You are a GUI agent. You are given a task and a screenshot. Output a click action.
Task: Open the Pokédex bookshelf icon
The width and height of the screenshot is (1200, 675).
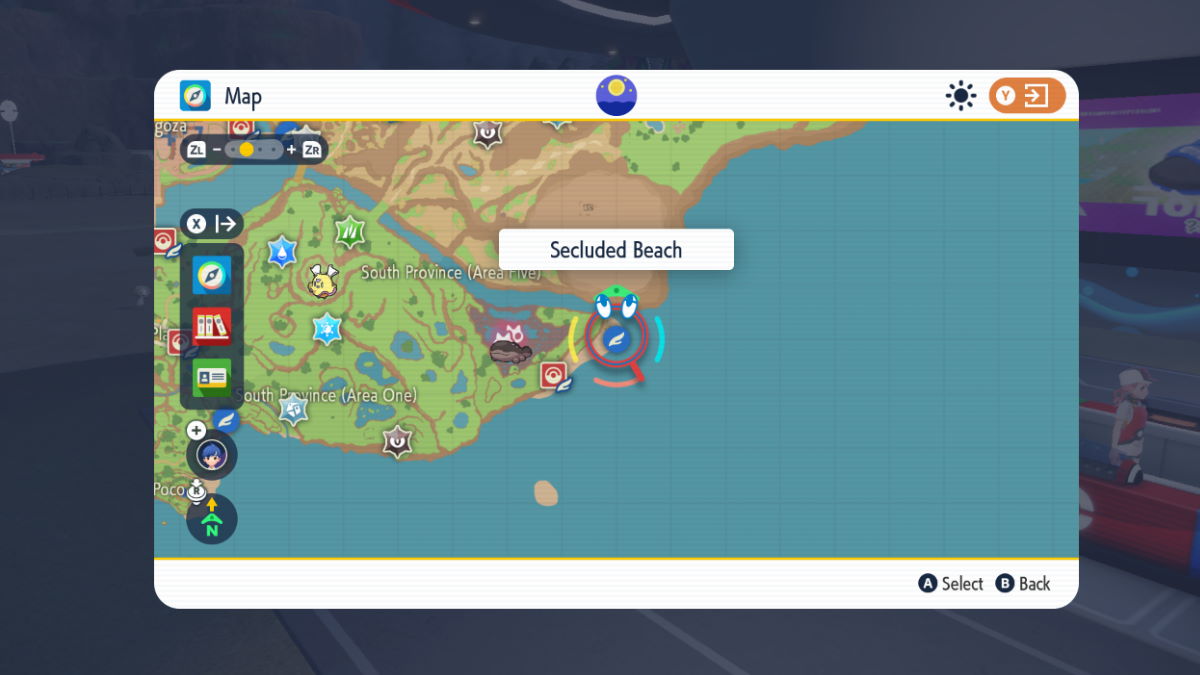pyautogui.click(x=212, y=326)
